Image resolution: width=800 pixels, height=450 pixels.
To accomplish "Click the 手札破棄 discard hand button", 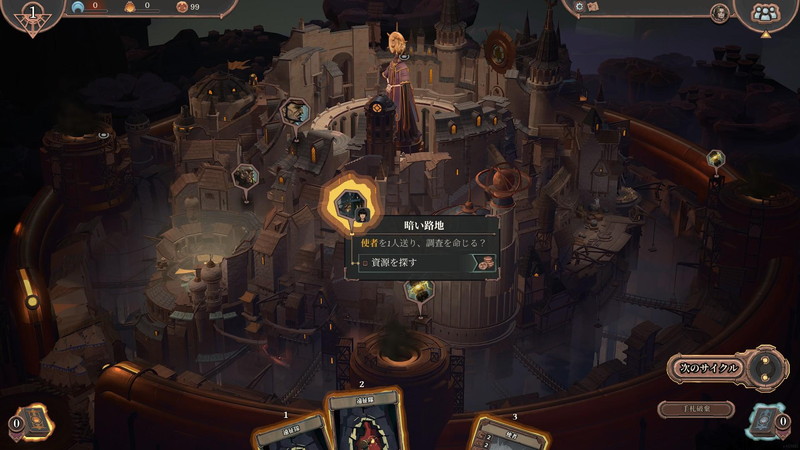I will [x=696, y=409].
